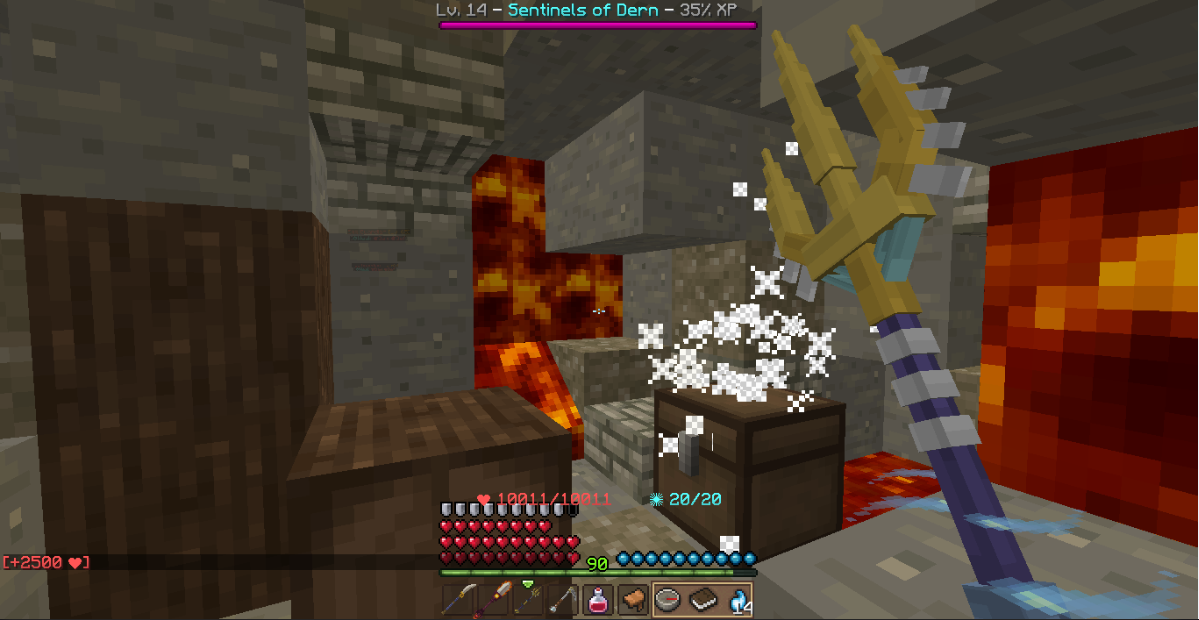Open the quest book slot

point(702,600)
